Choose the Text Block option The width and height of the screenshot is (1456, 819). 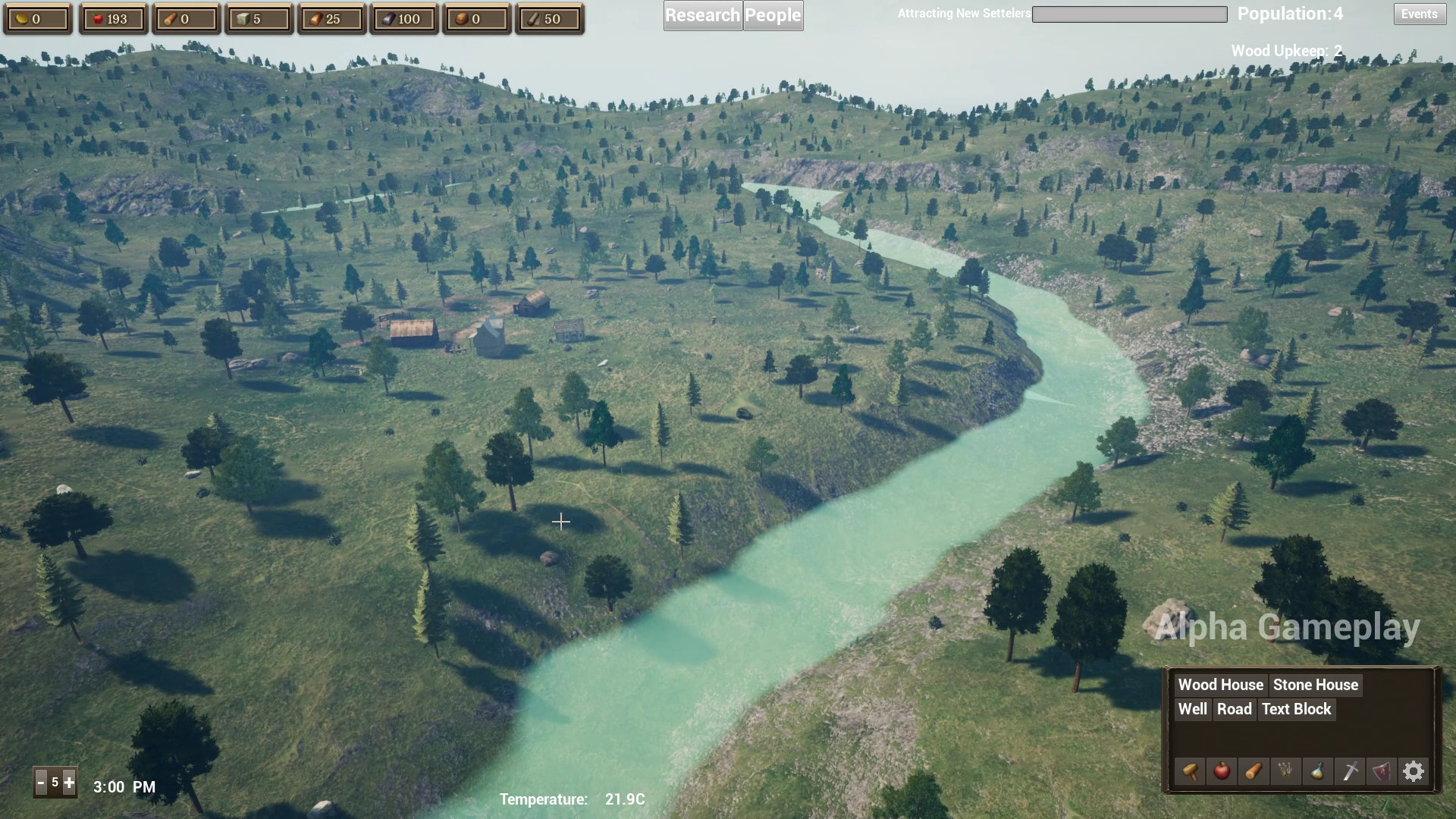click(1296, 709)
